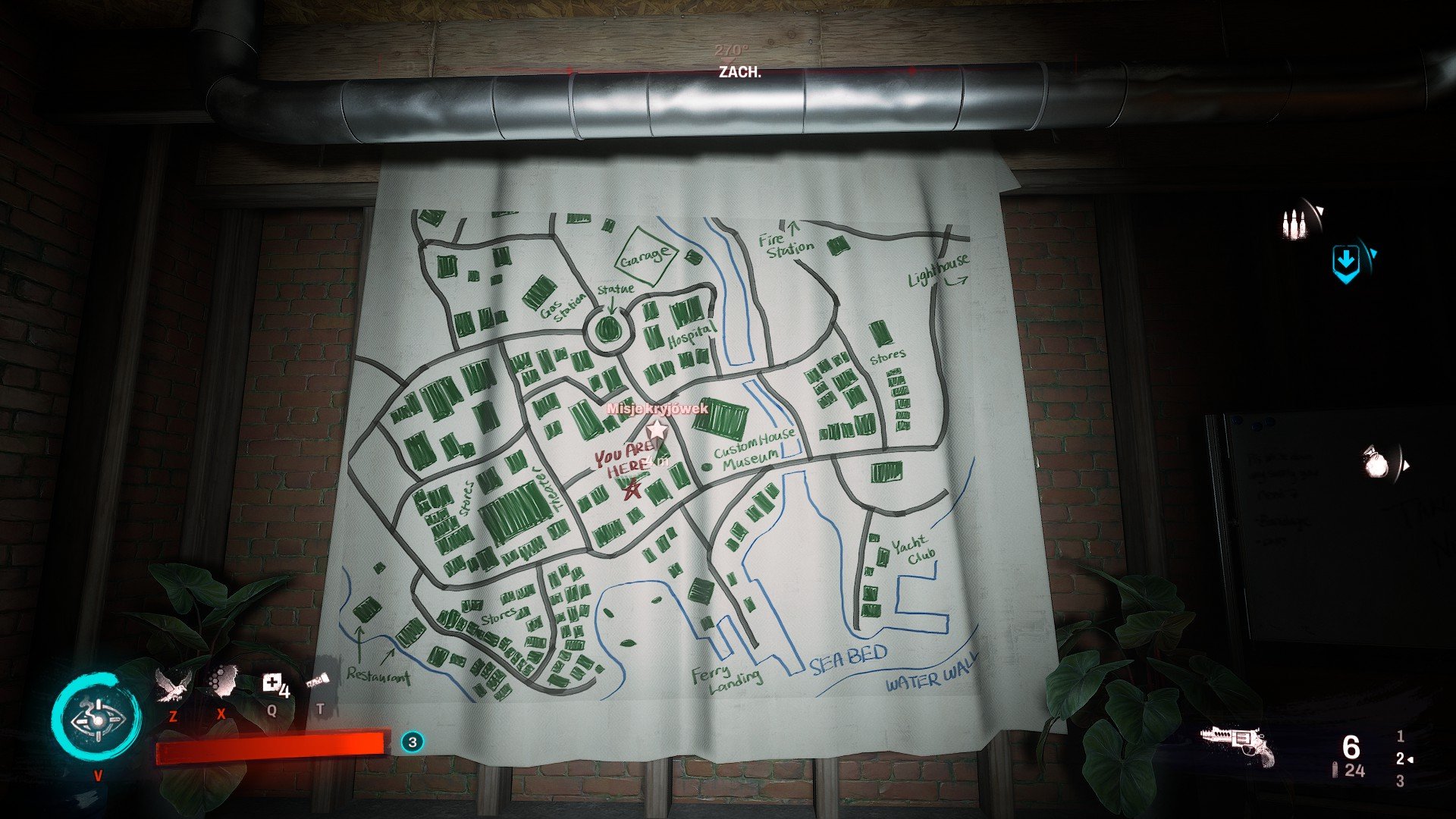Viewport: 1456px width, 819px height.
Task: Switch to weapon slot 1
Action: coord(1400,736)
